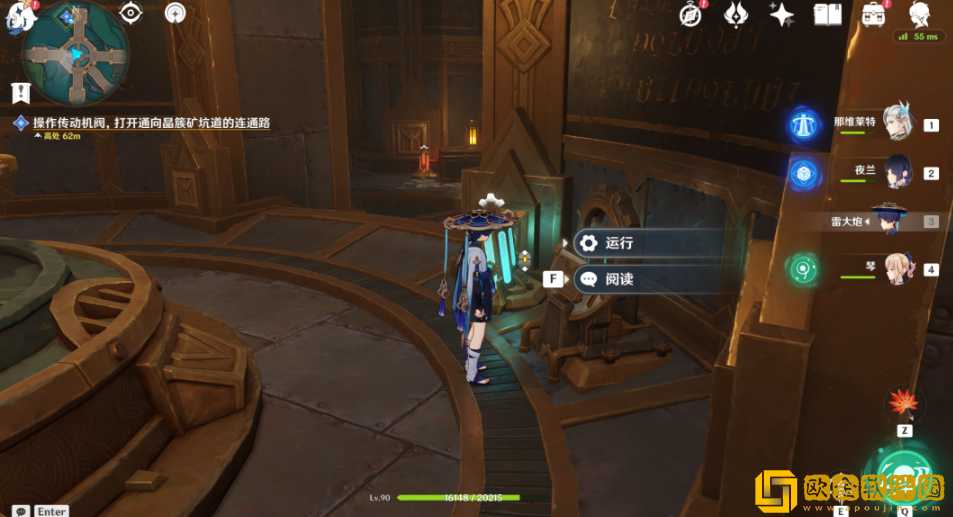Open the compass events icon
Viewport: 953px width, 517px height.
click(x=690, y=14)
